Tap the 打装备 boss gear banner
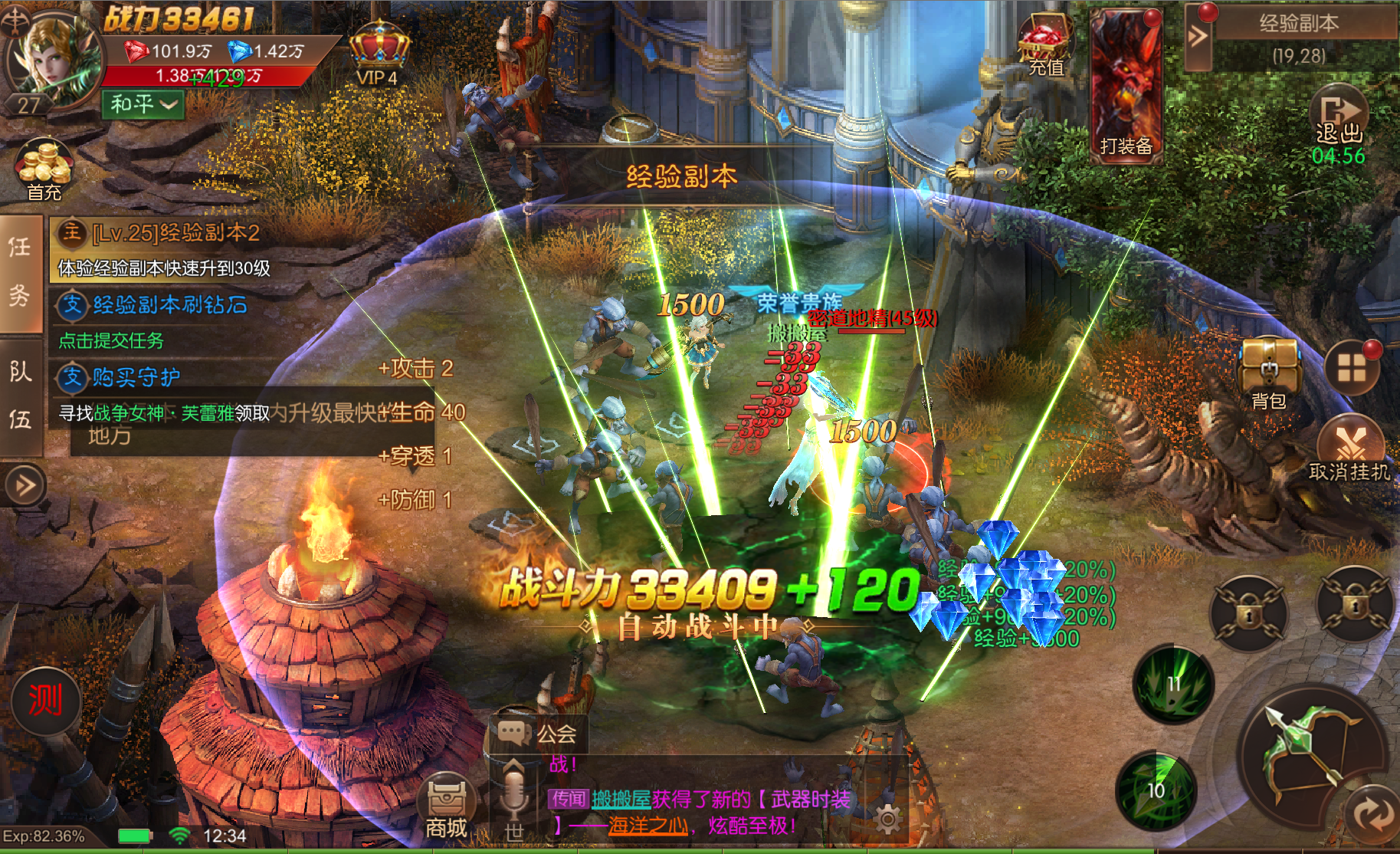This screenshot has width=1400, height=854. point(1126,86)
